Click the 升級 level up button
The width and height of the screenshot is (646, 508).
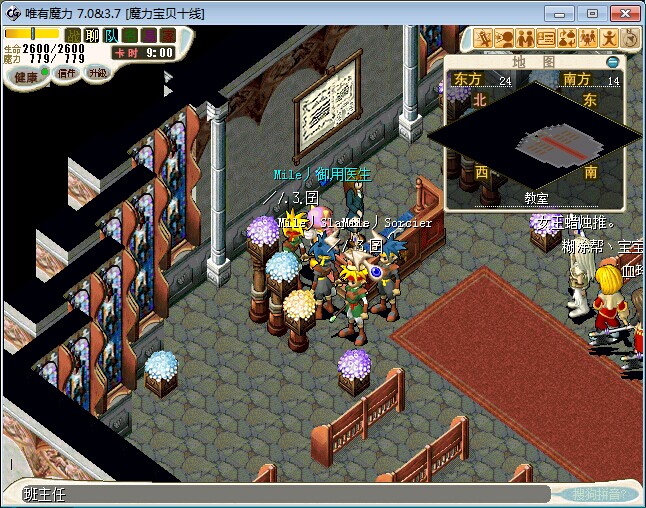[98, 73]
